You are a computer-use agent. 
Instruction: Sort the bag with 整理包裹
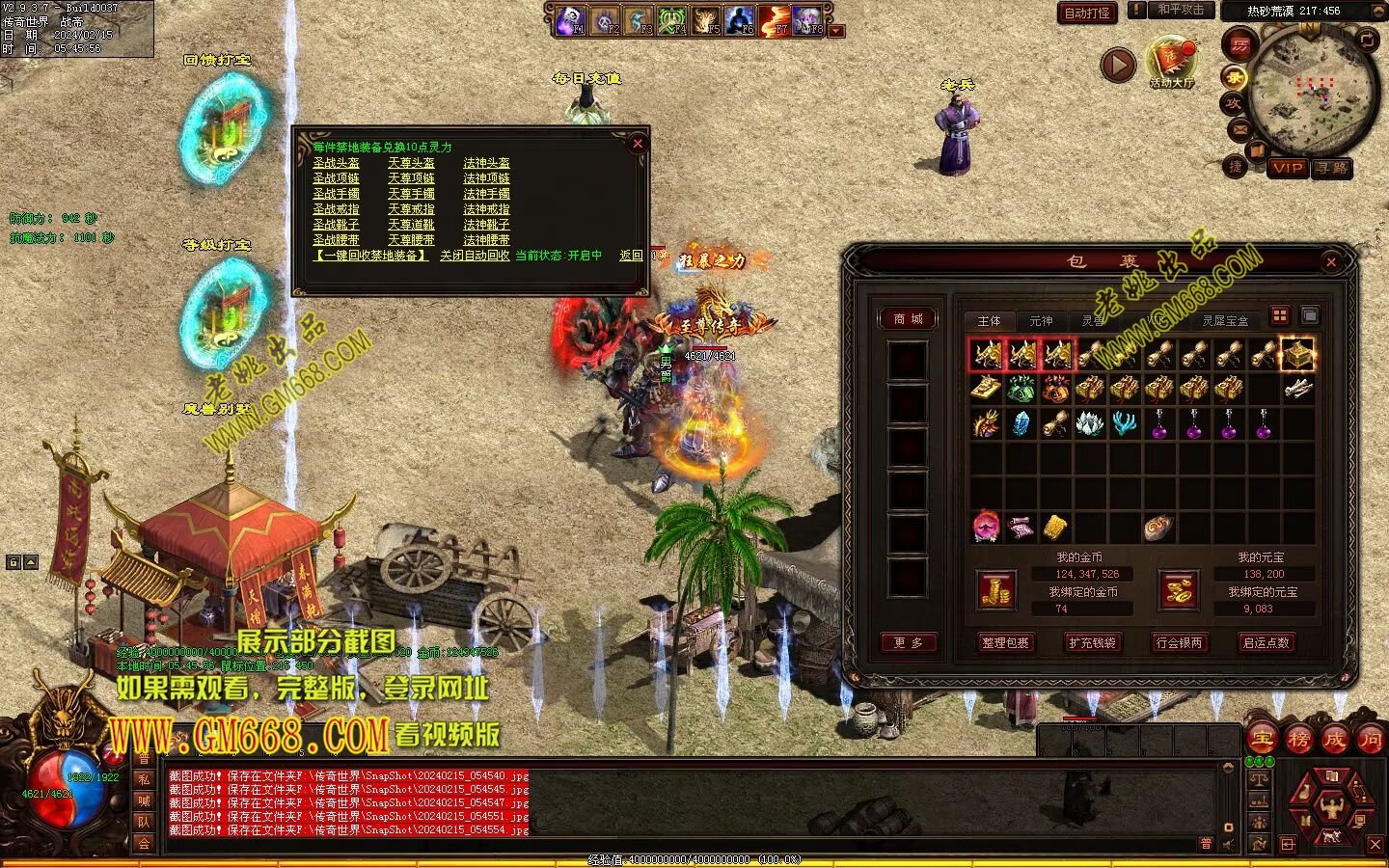pos(1005,642)
